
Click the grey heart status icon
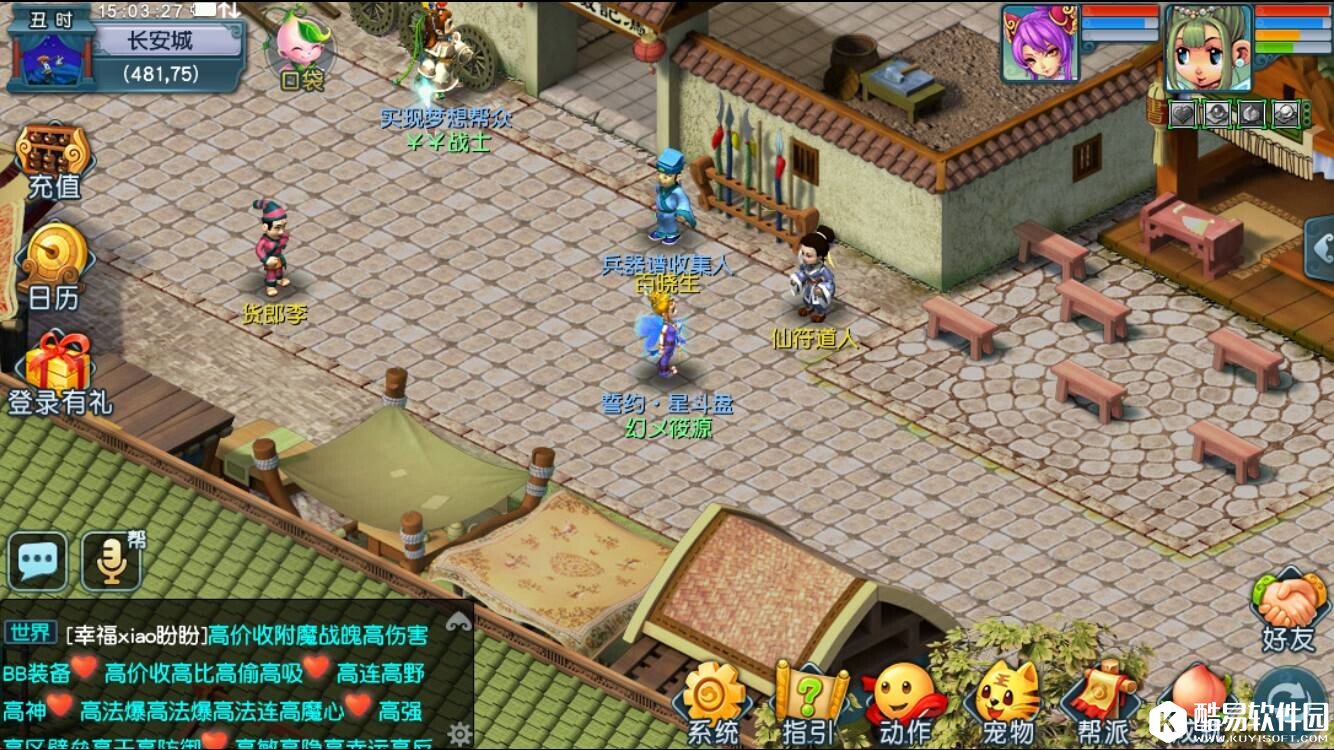click(1183, 114)
